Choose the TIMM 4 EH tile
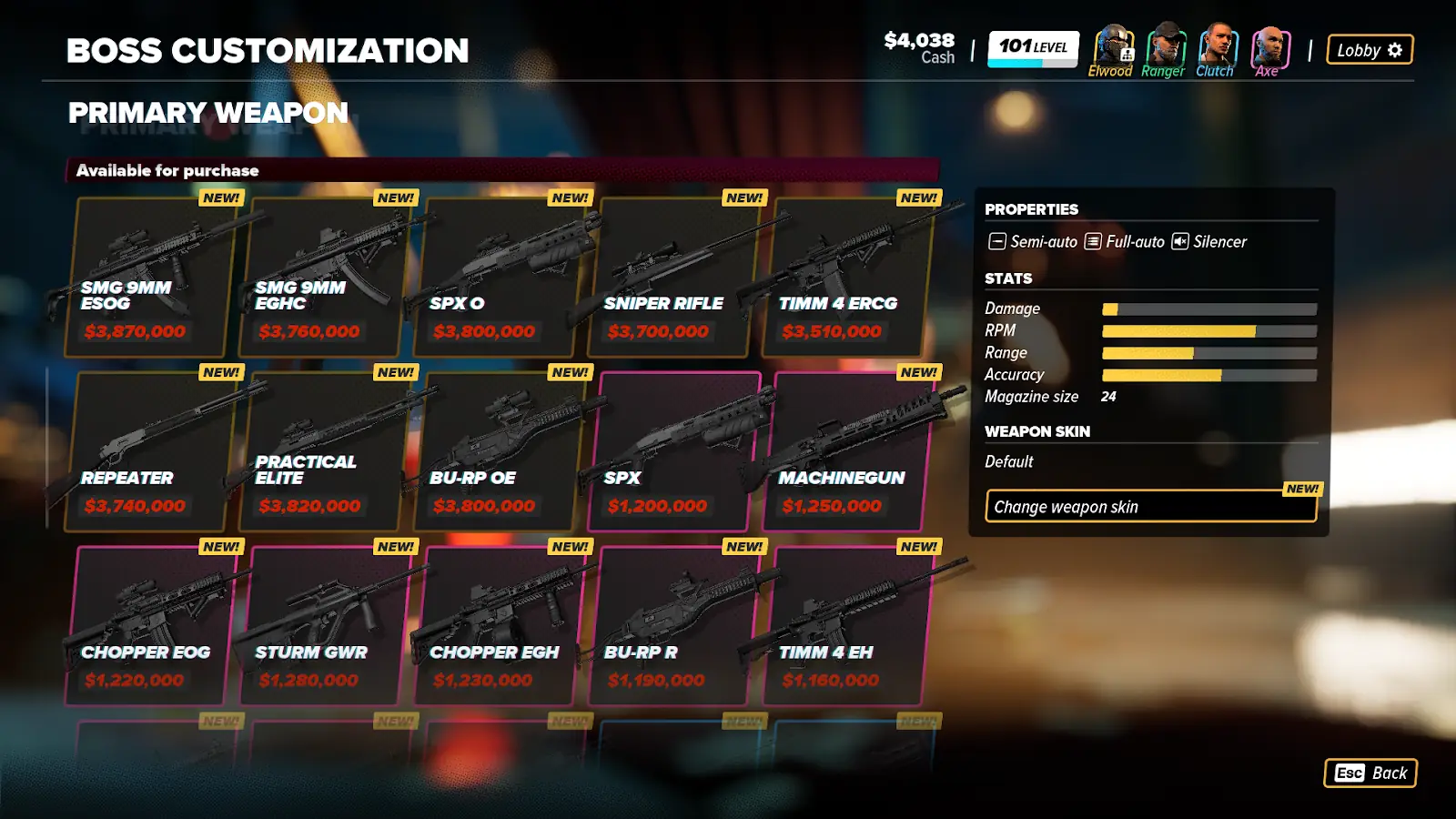This screenshot has height=819, width=1456. click(846, 627)
